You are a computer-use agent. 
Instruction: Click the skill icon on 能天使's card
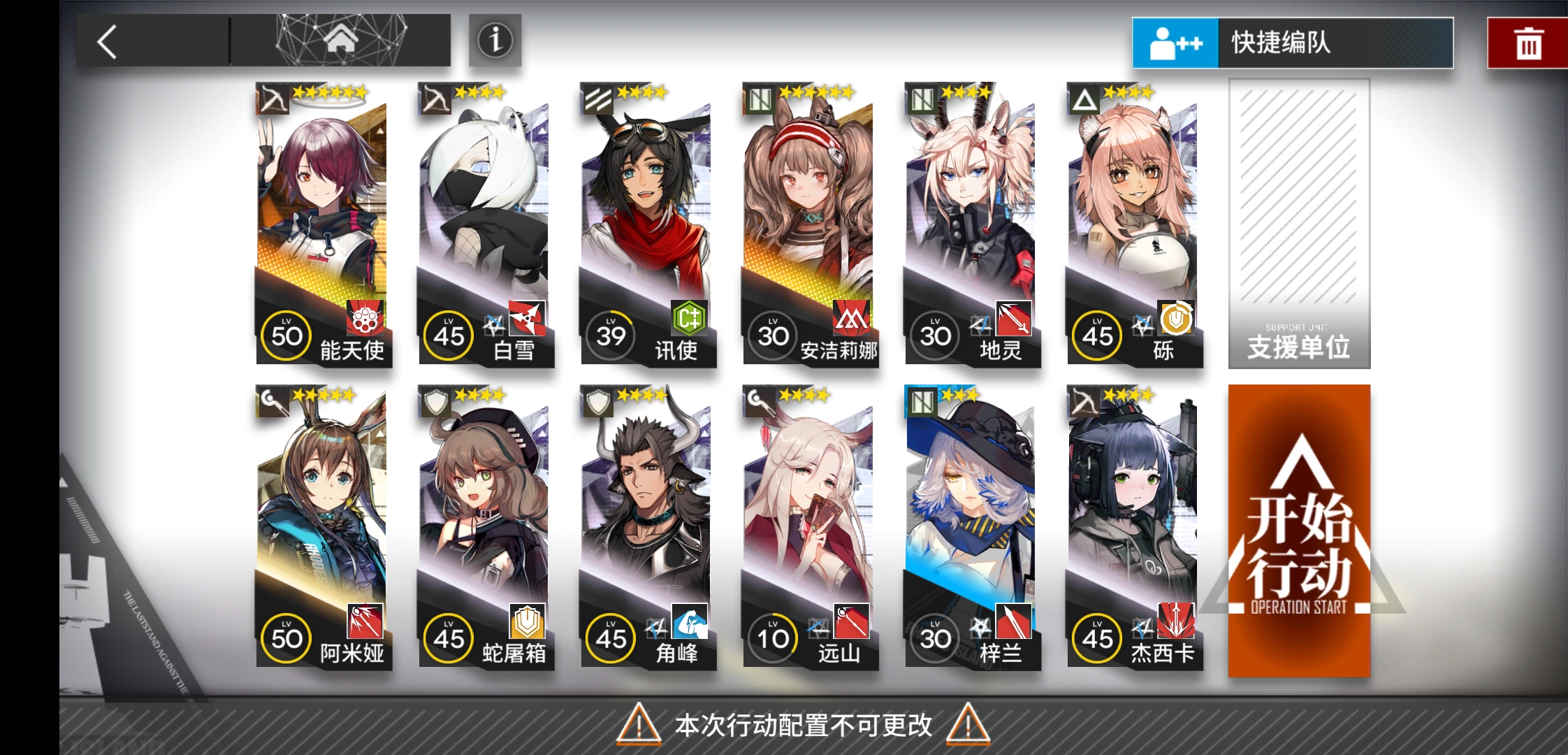pyautogui.click(x=366, y=318)
